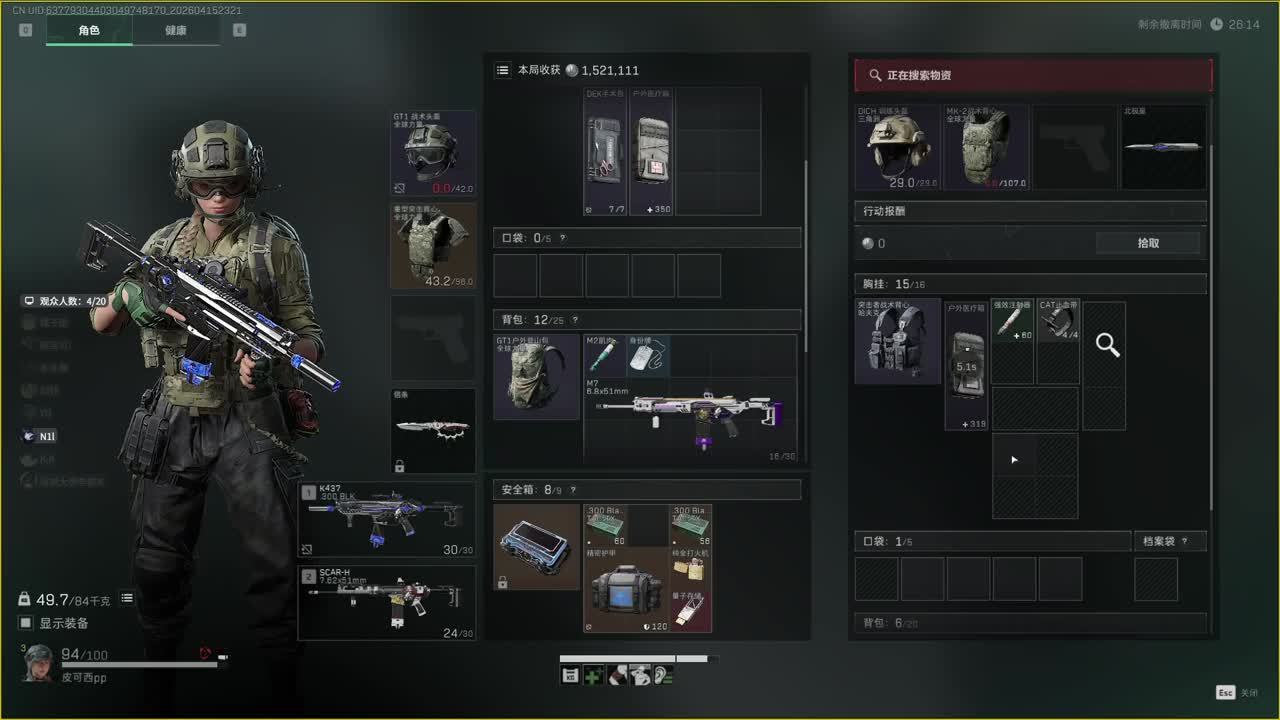Pick the CAT止血带 tourniquet from loot
The width and height of the screenshot is (1280, 720).
1058,321
